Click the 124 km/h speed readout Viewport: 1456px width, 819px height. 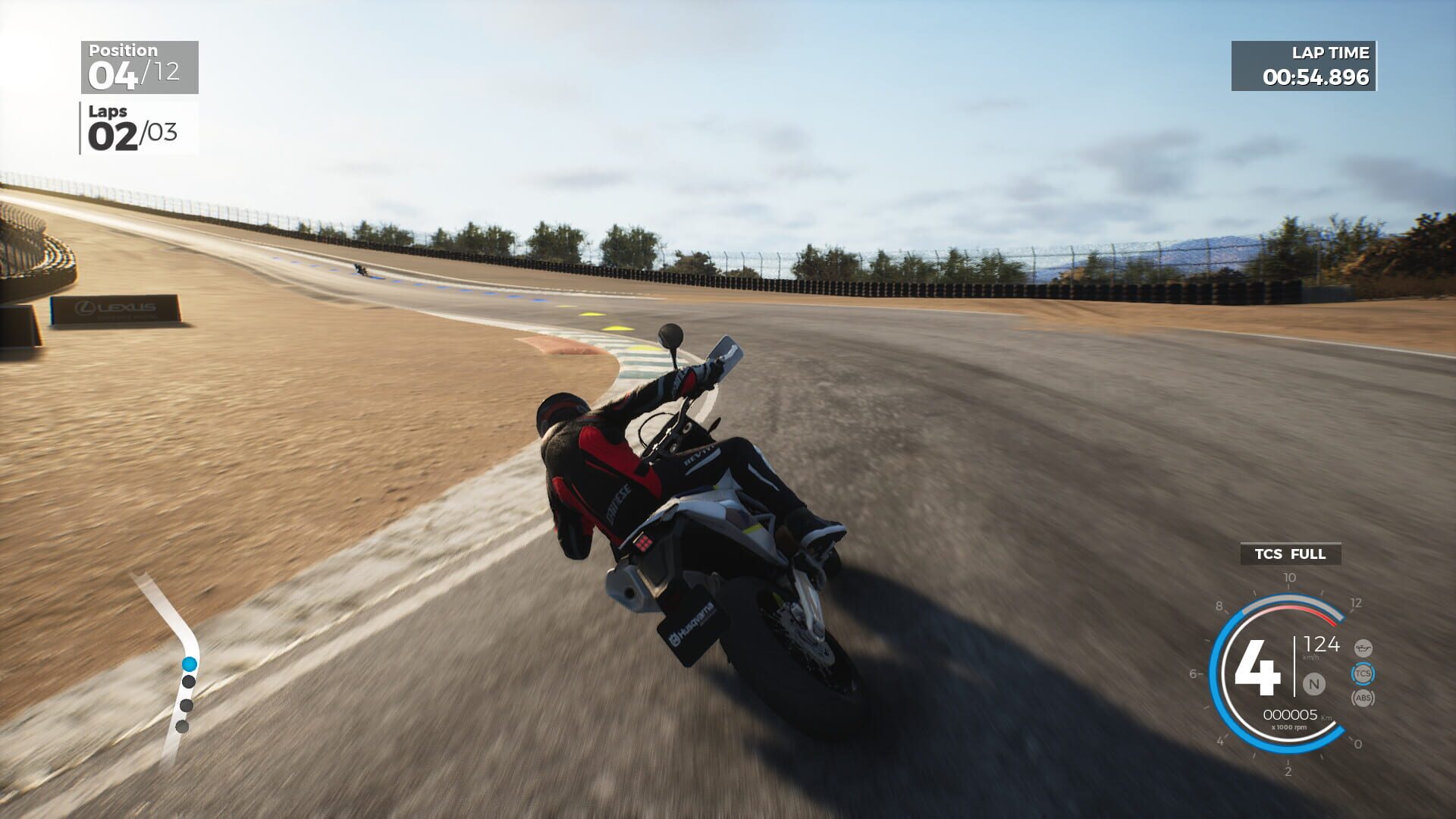pos(1323,646)
